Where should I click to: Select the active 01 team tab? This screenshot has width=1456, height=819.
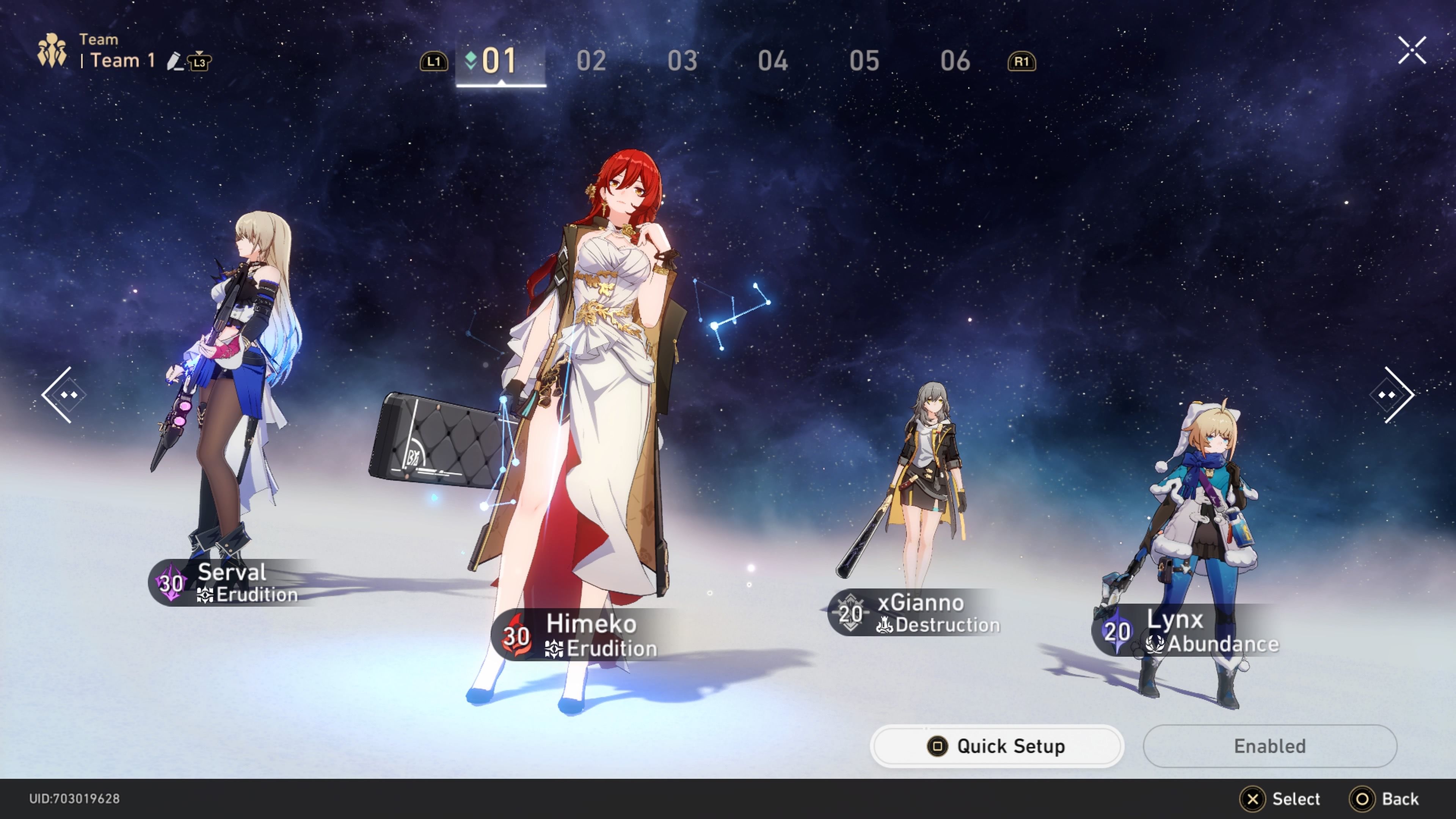tap(500, 61)
